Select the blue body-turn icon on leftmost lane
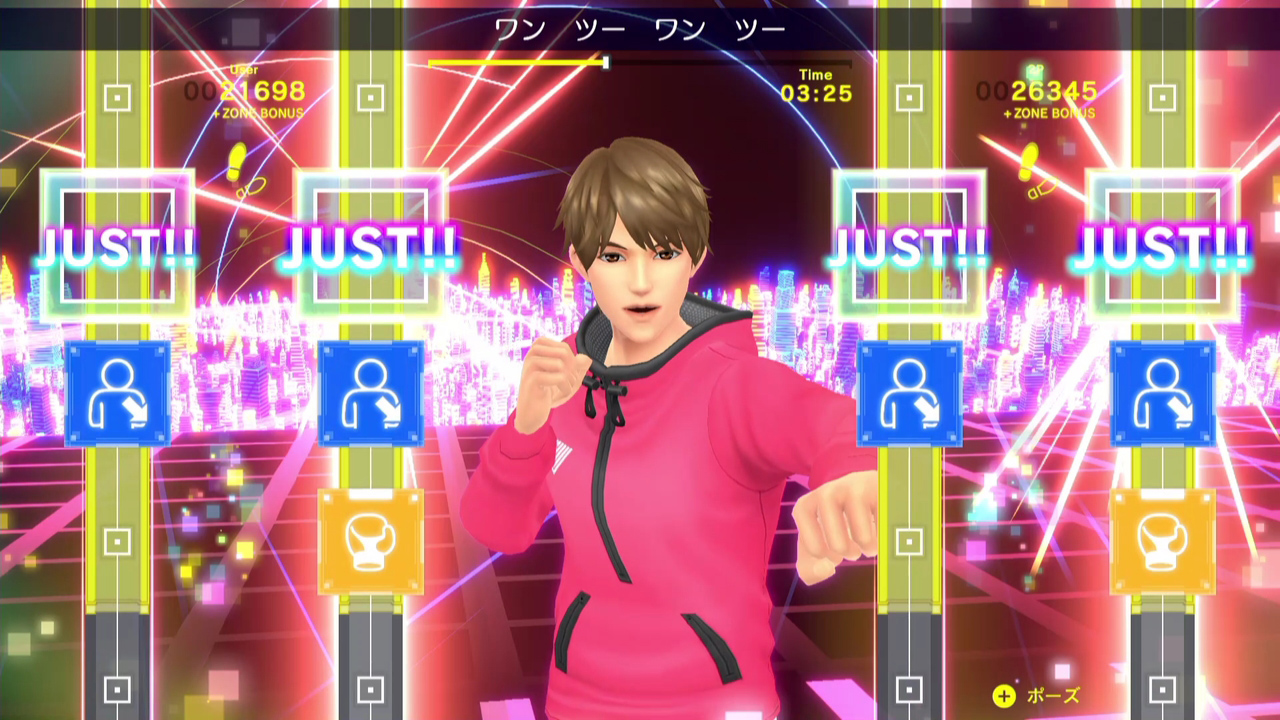The width and height of the screenshot is (1280, 720). 117,393
